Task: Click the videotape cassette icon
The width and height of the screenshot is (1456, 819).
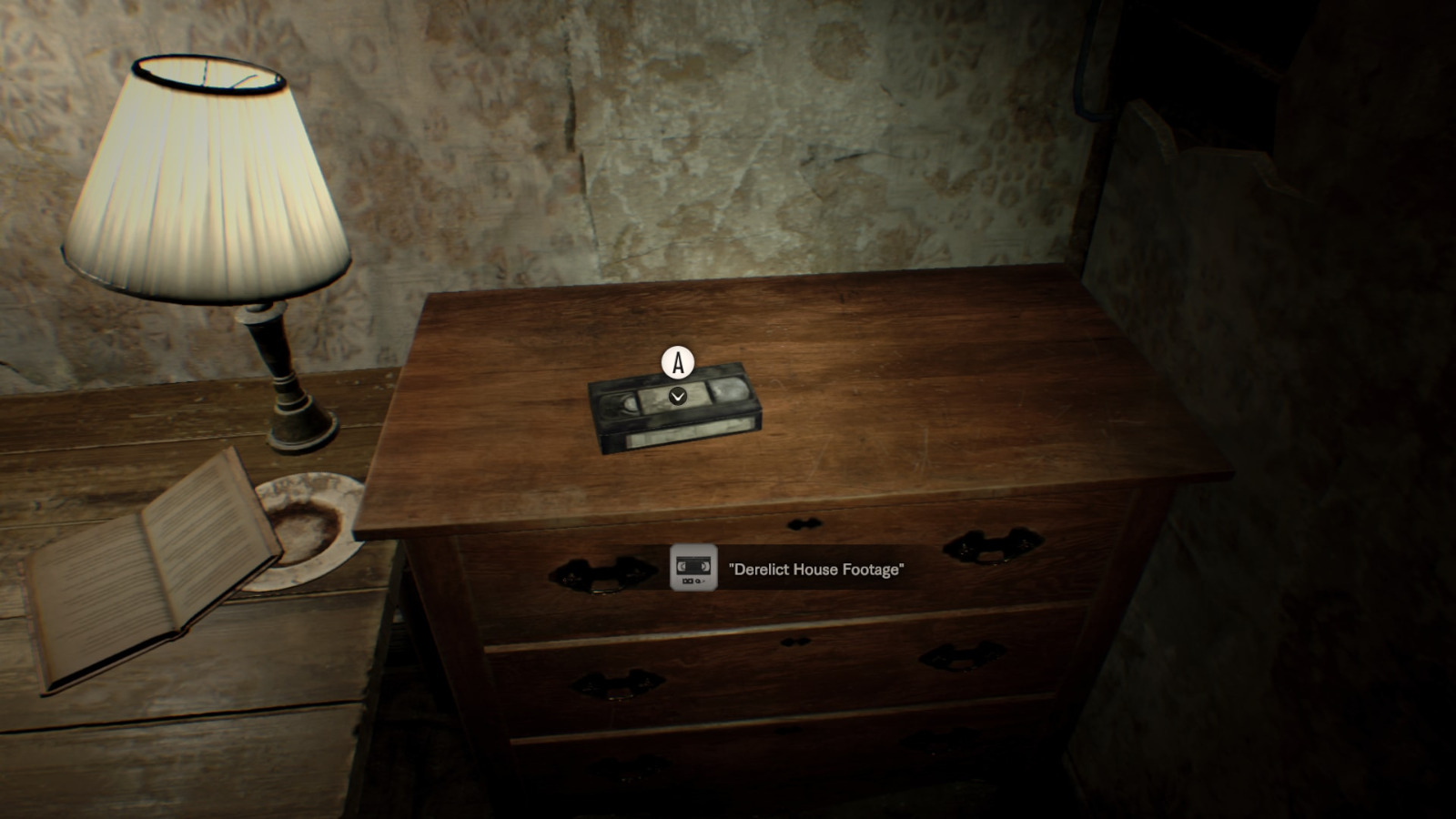Action: coord(693,568)
